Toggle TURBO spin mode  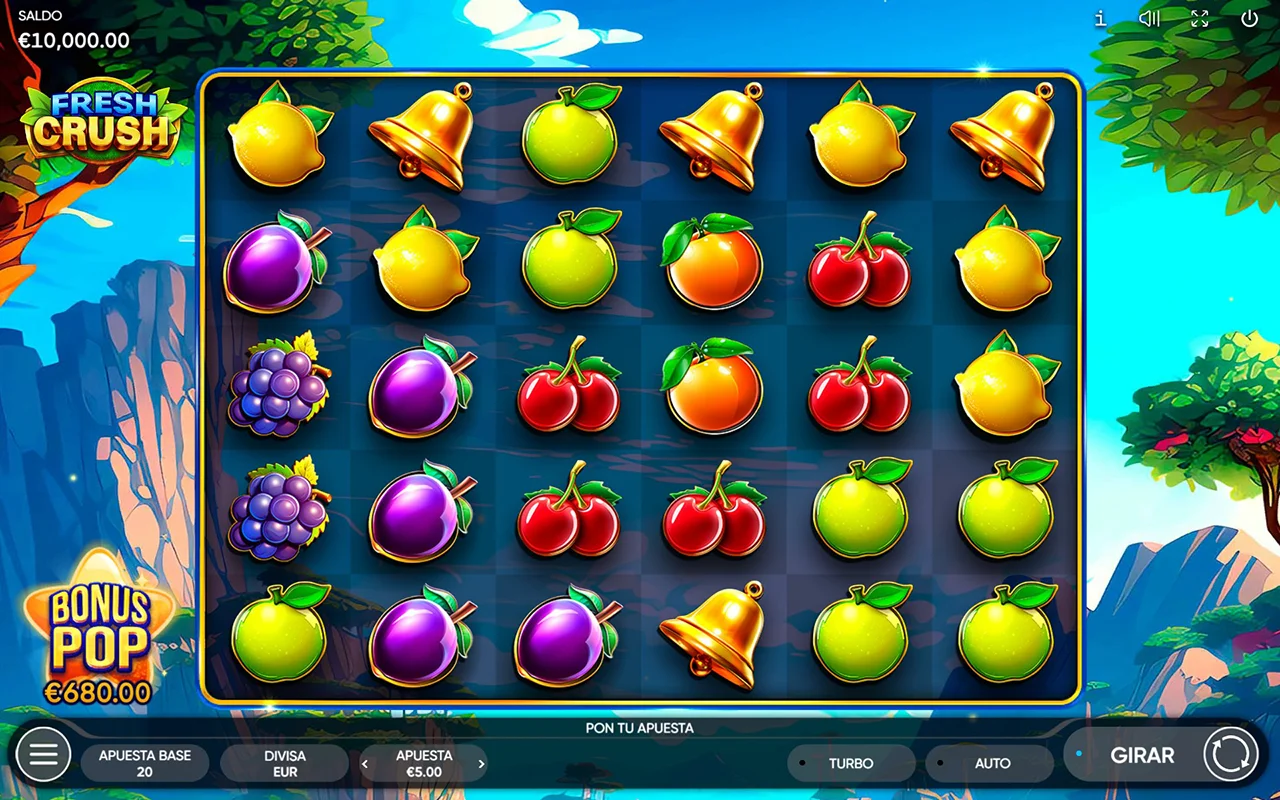(851, 763)
